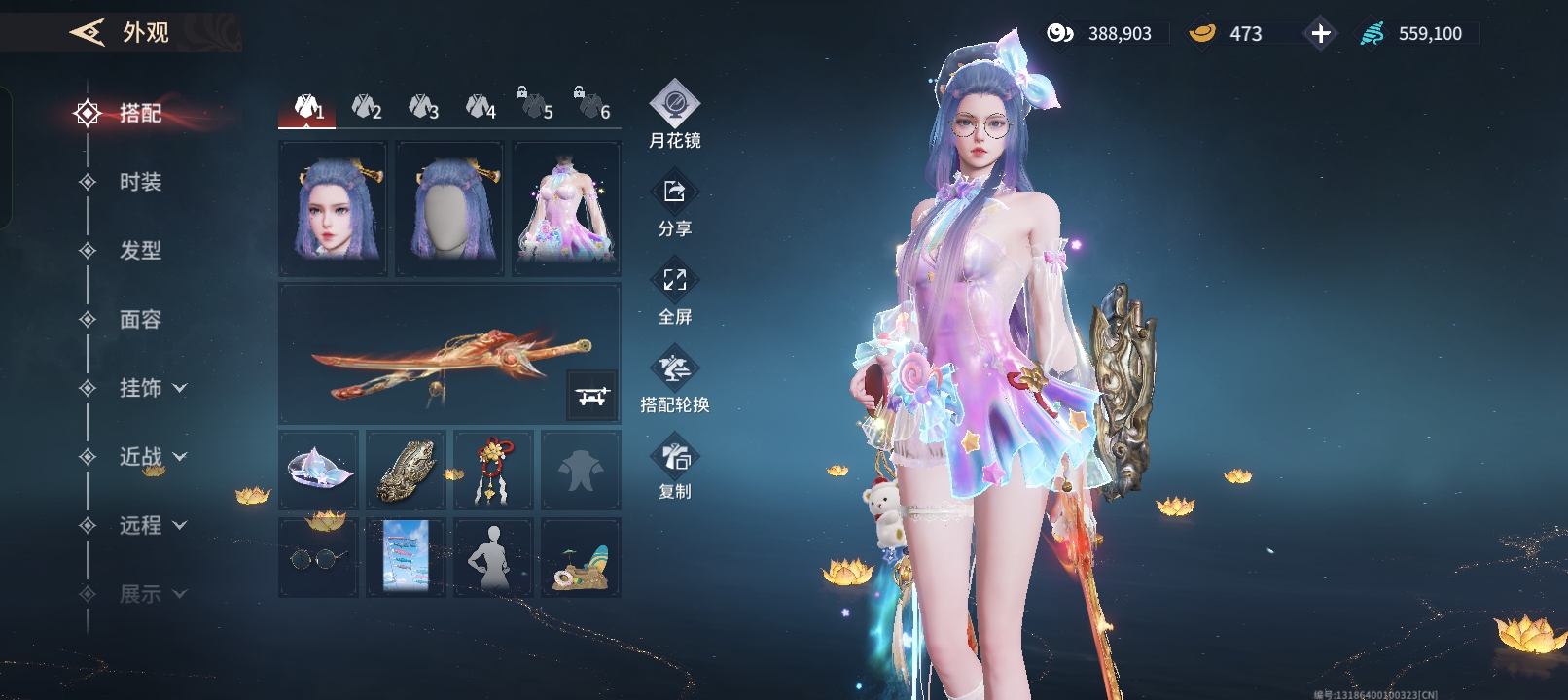Share the outfit with 分享
This screenshot has height=700, width=1568.
click(674, 205)
